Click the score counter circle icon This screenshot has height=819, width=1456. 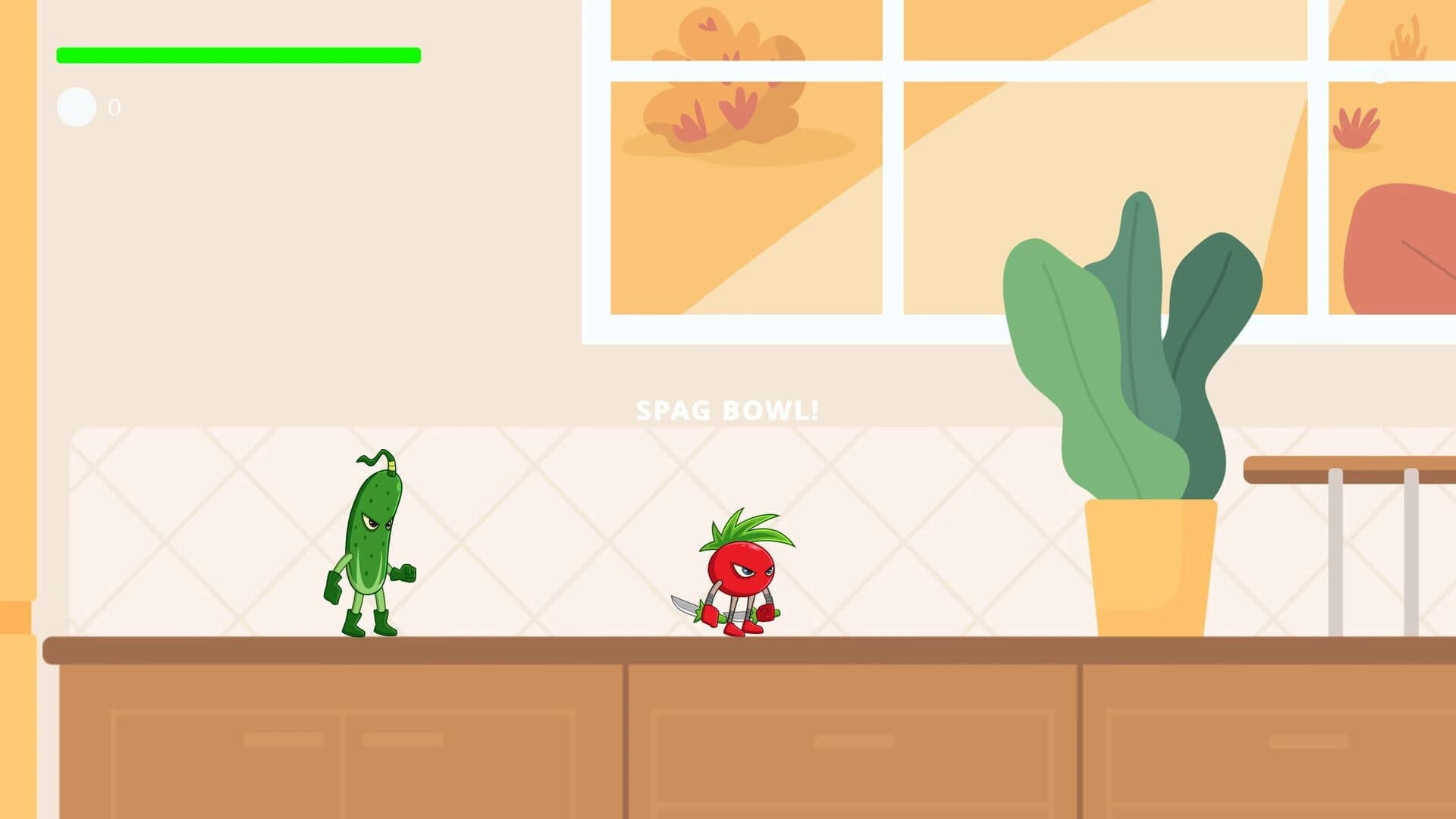pyautogui.click(x=75, y=107)
